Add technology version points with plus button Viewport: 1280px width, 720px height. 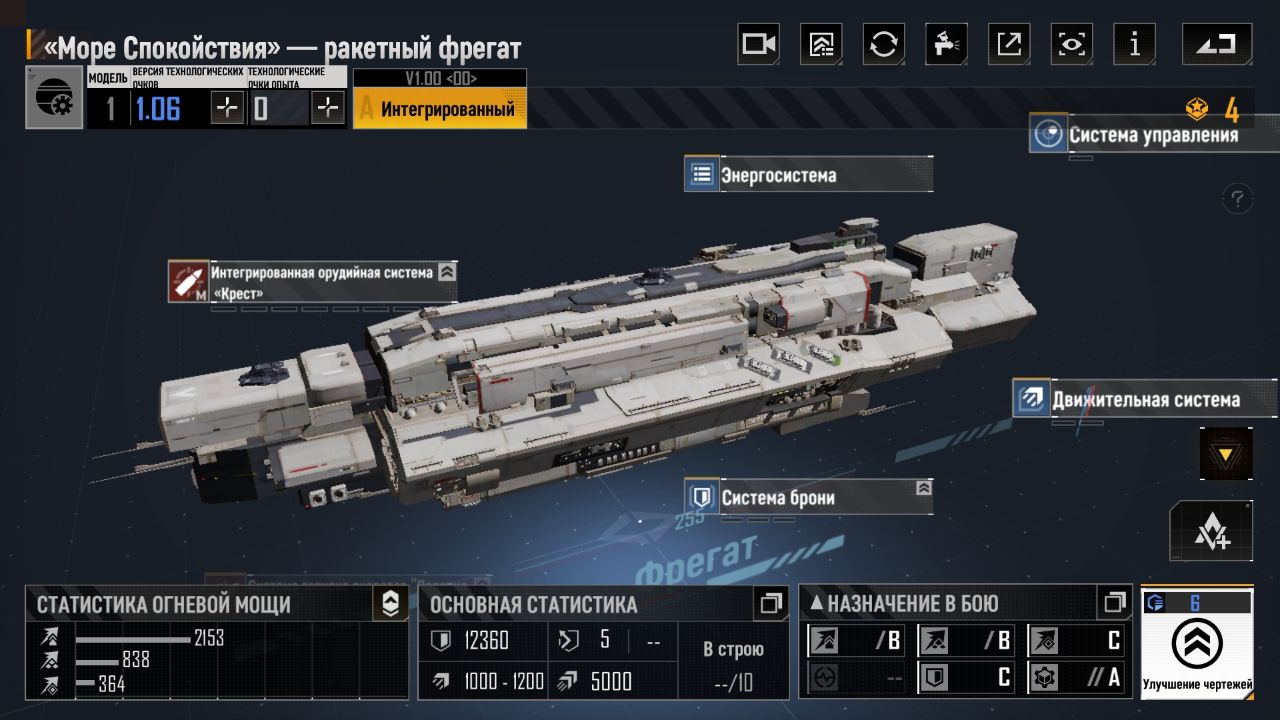[228, 108]
